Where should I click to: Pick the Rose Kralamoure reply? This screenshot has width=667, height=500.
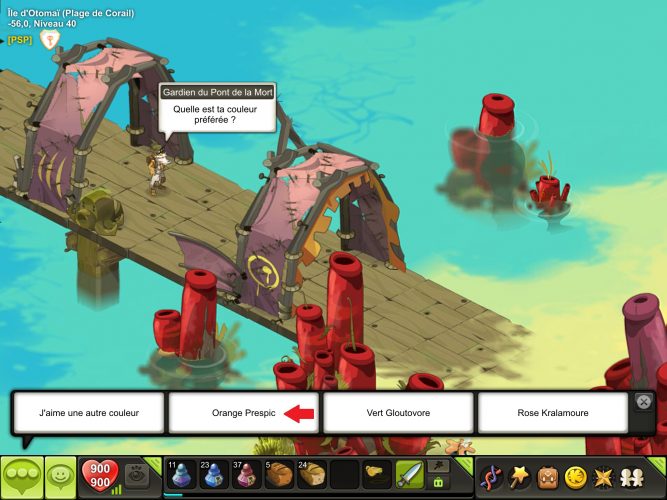point(553,412)
